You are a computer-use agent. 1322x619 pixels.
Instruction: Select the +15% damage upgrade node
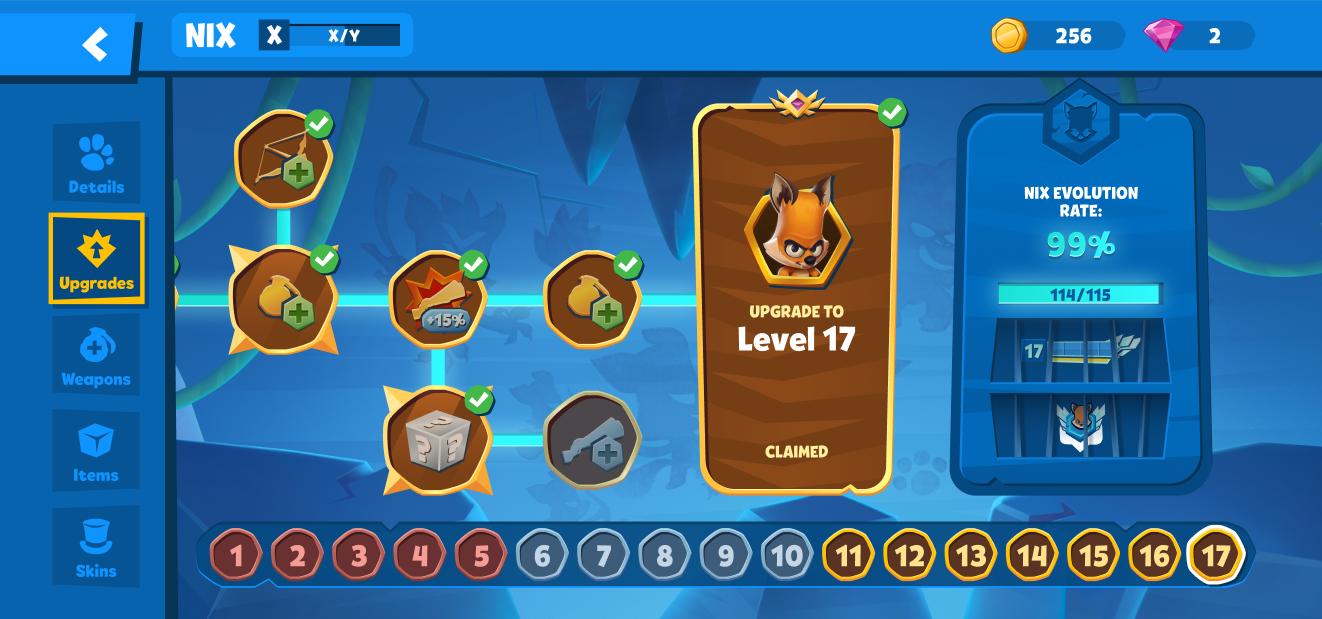pos(437,298)
